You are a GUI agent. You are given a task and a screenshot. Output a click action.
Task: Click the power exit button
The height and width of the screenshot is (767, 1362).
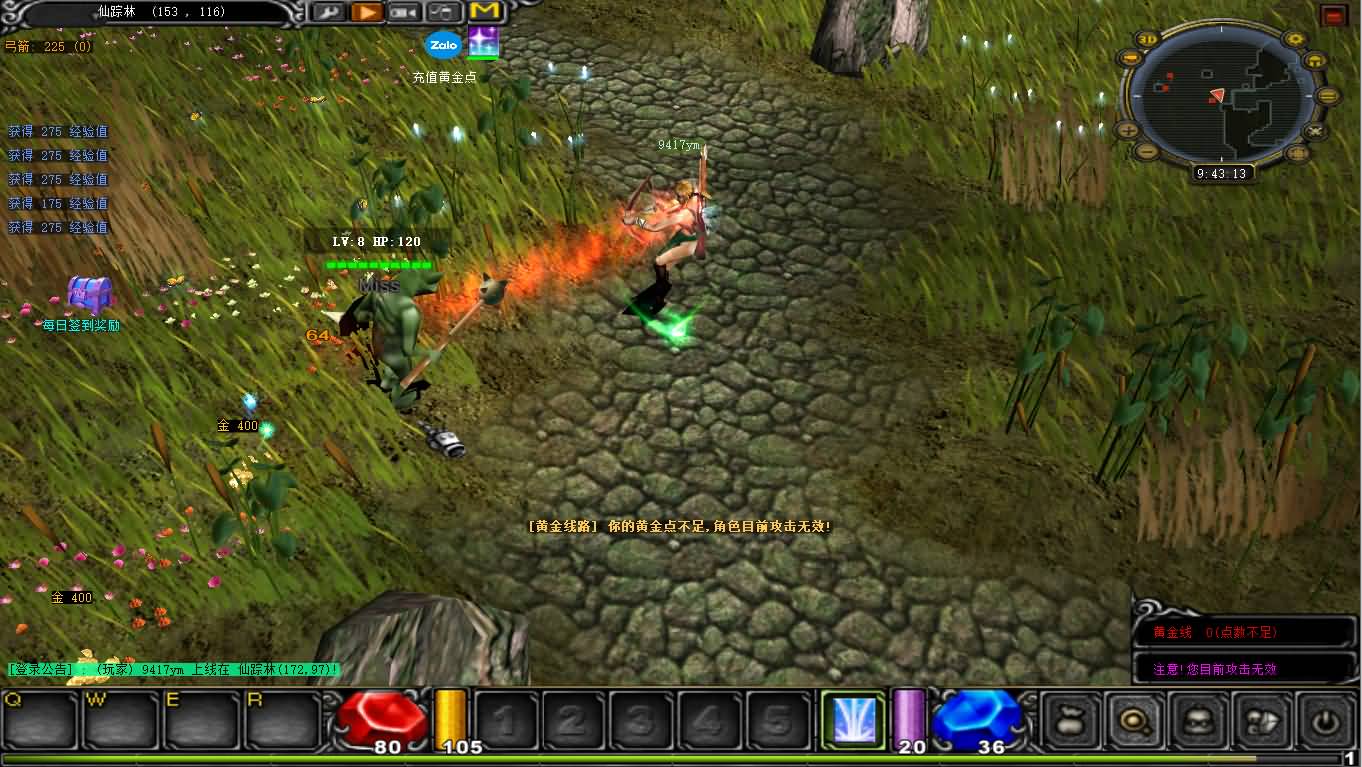coord(1326,721)
